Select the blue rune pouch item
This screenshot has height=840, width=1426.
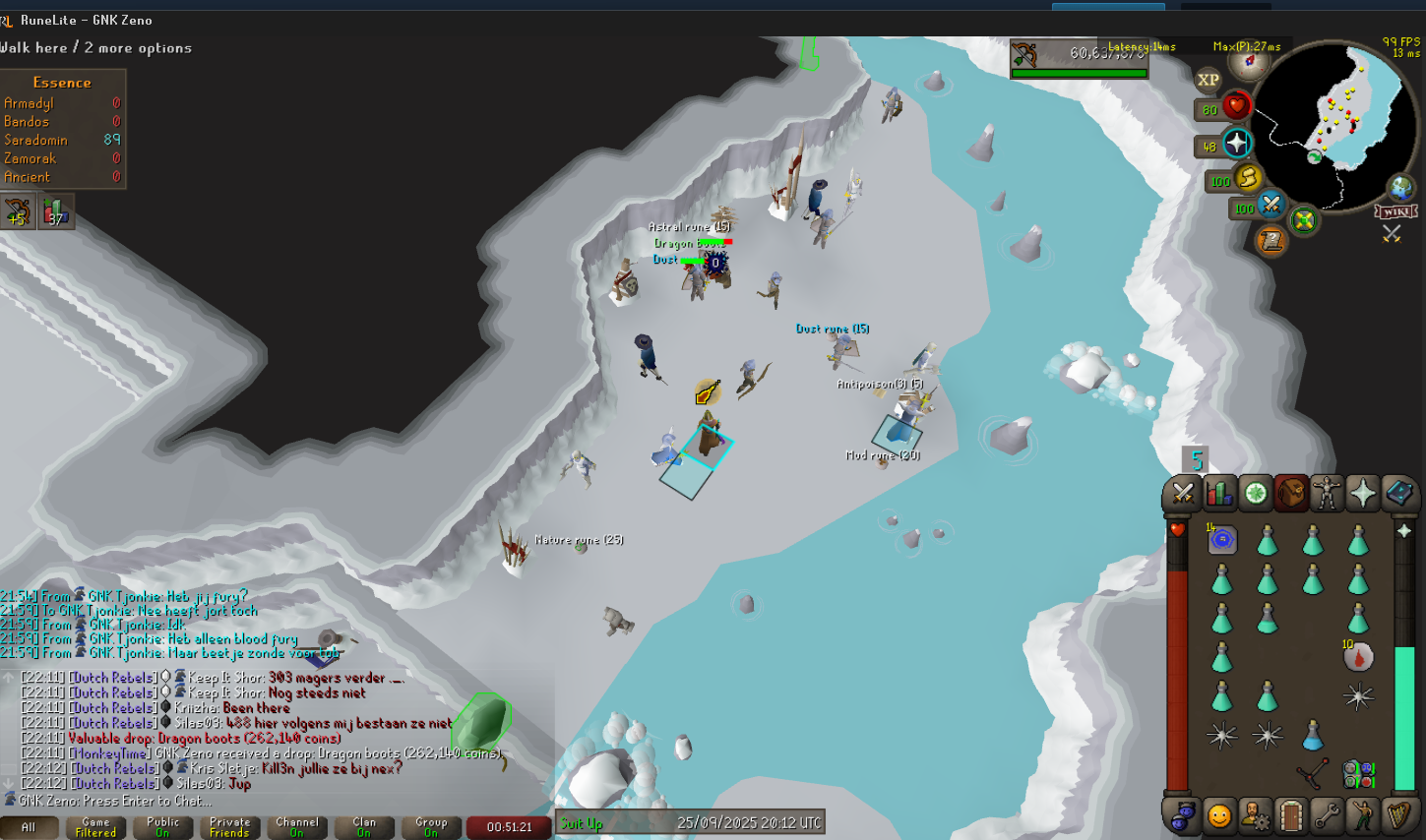pyautogui.click(x=1222, y=539)
